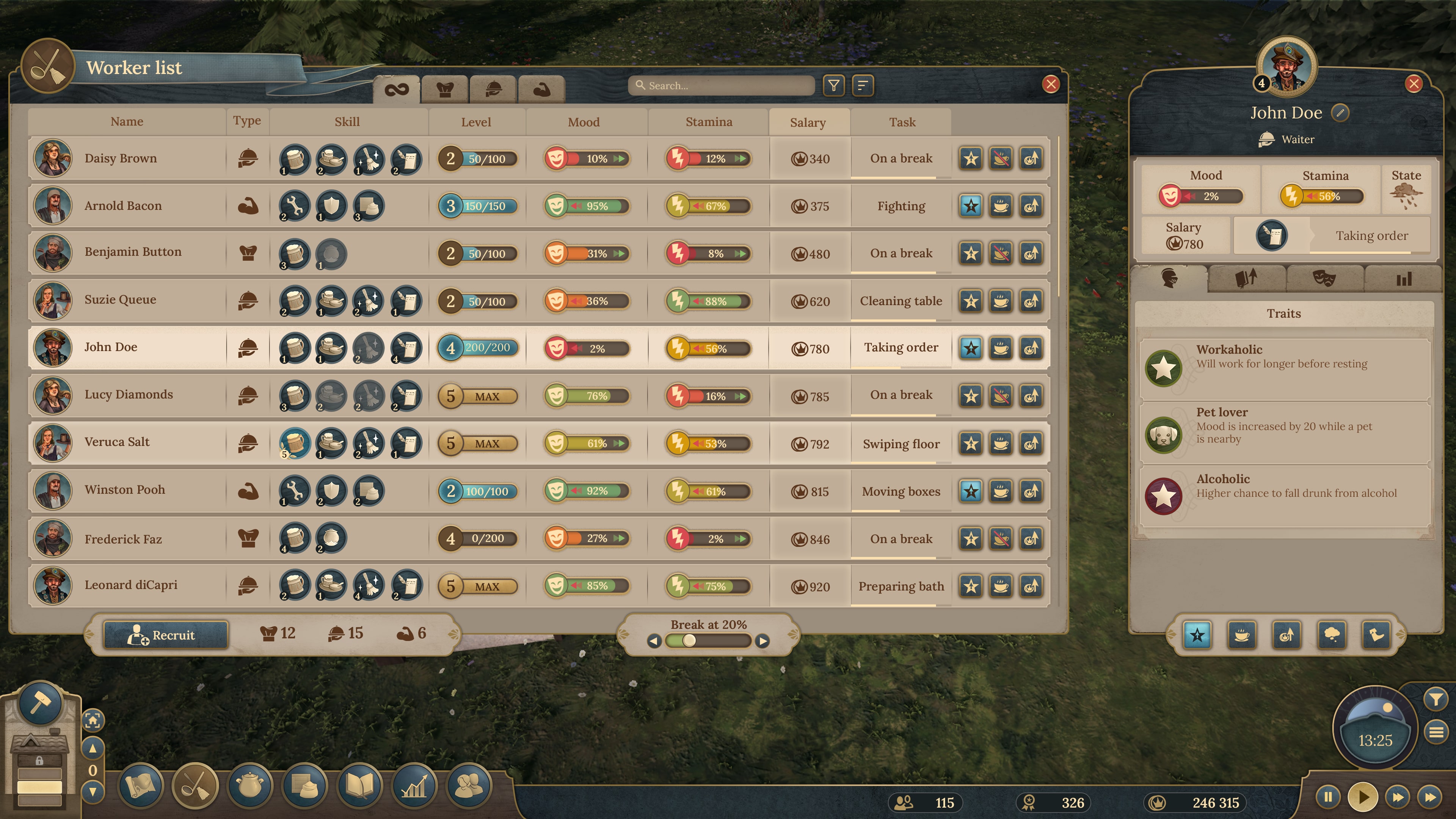Sort workers by the Salary column
Viewport: 1456px width, 819px height.
(x=809, y=122)
